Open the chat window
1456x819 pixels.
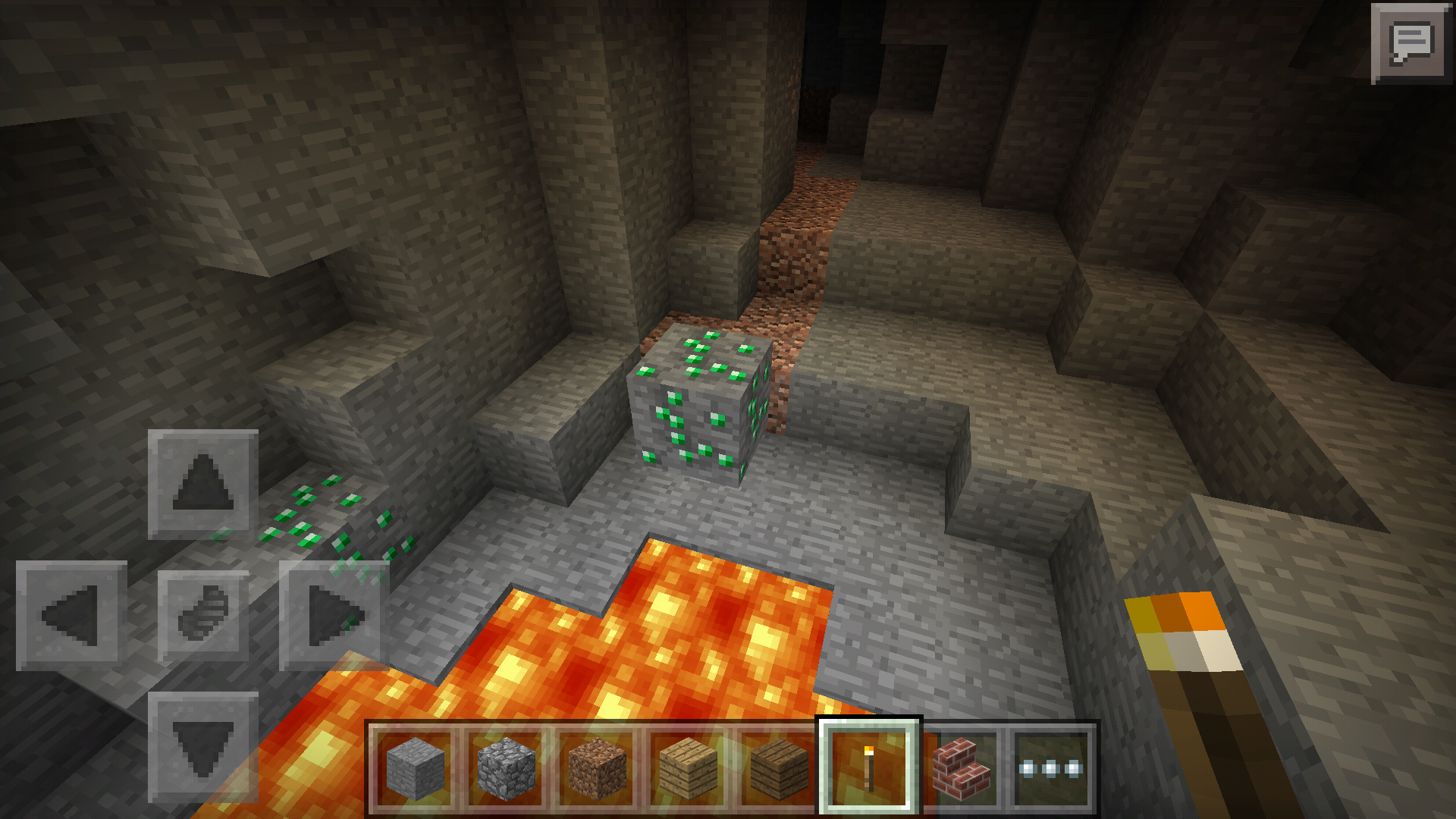coord(1410,43)
